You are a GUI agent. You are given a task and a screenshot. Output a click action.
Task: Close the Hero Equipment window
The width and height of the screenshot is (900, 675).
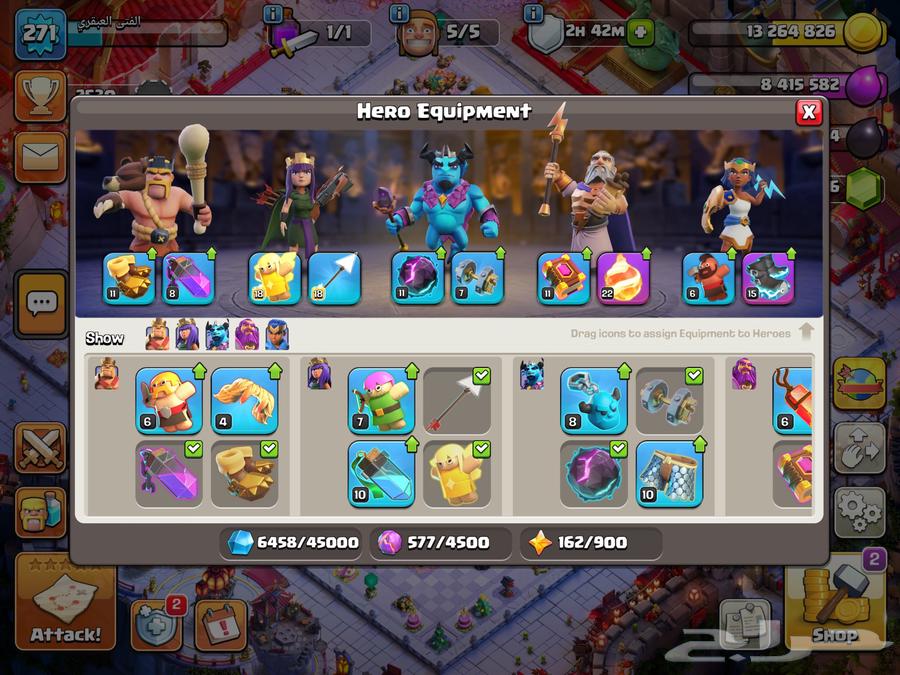point(809,112)
